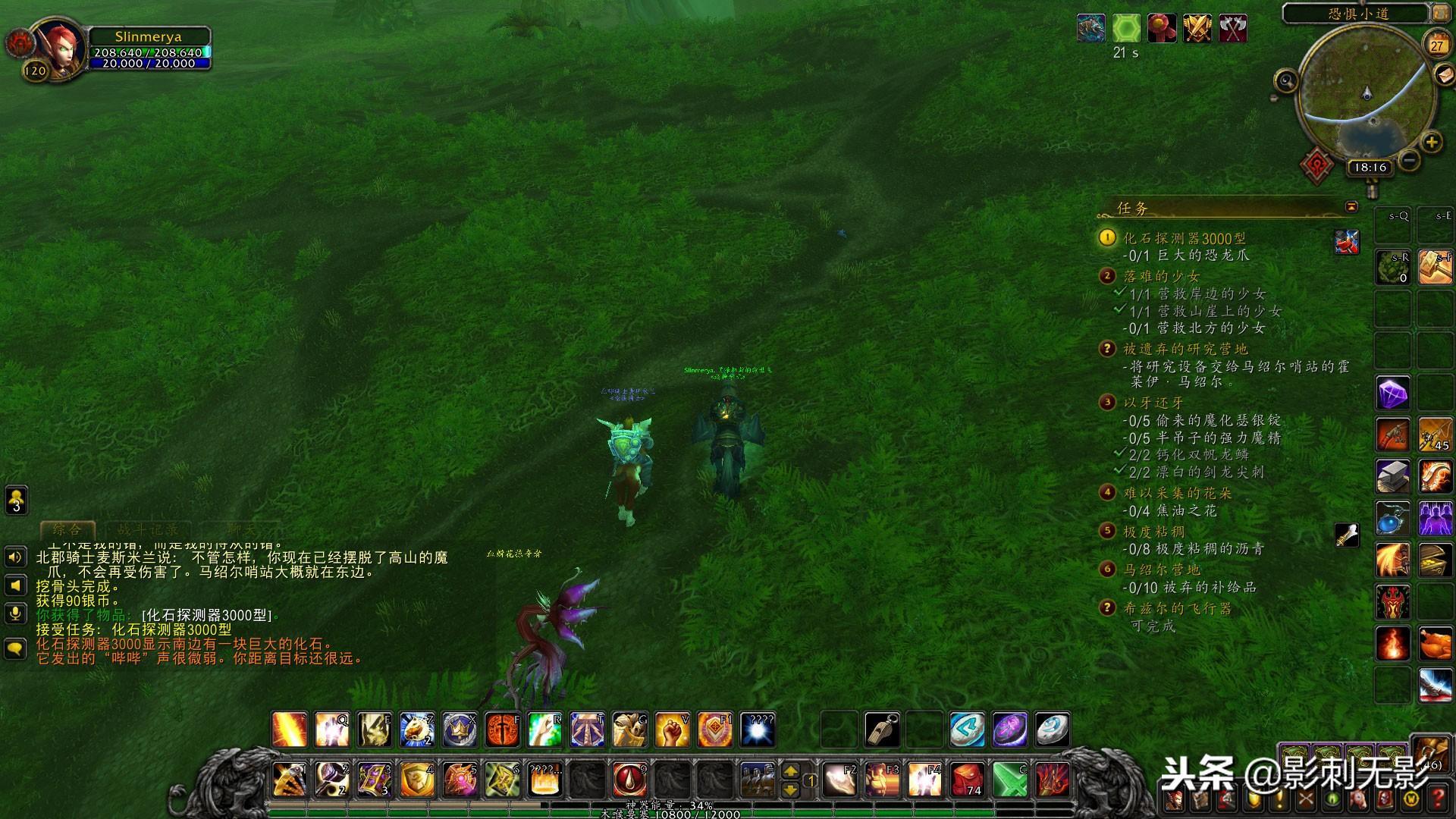Activate the golden crown ability
This screenshot has height=819, width=1456.
(x=460, y=730)
